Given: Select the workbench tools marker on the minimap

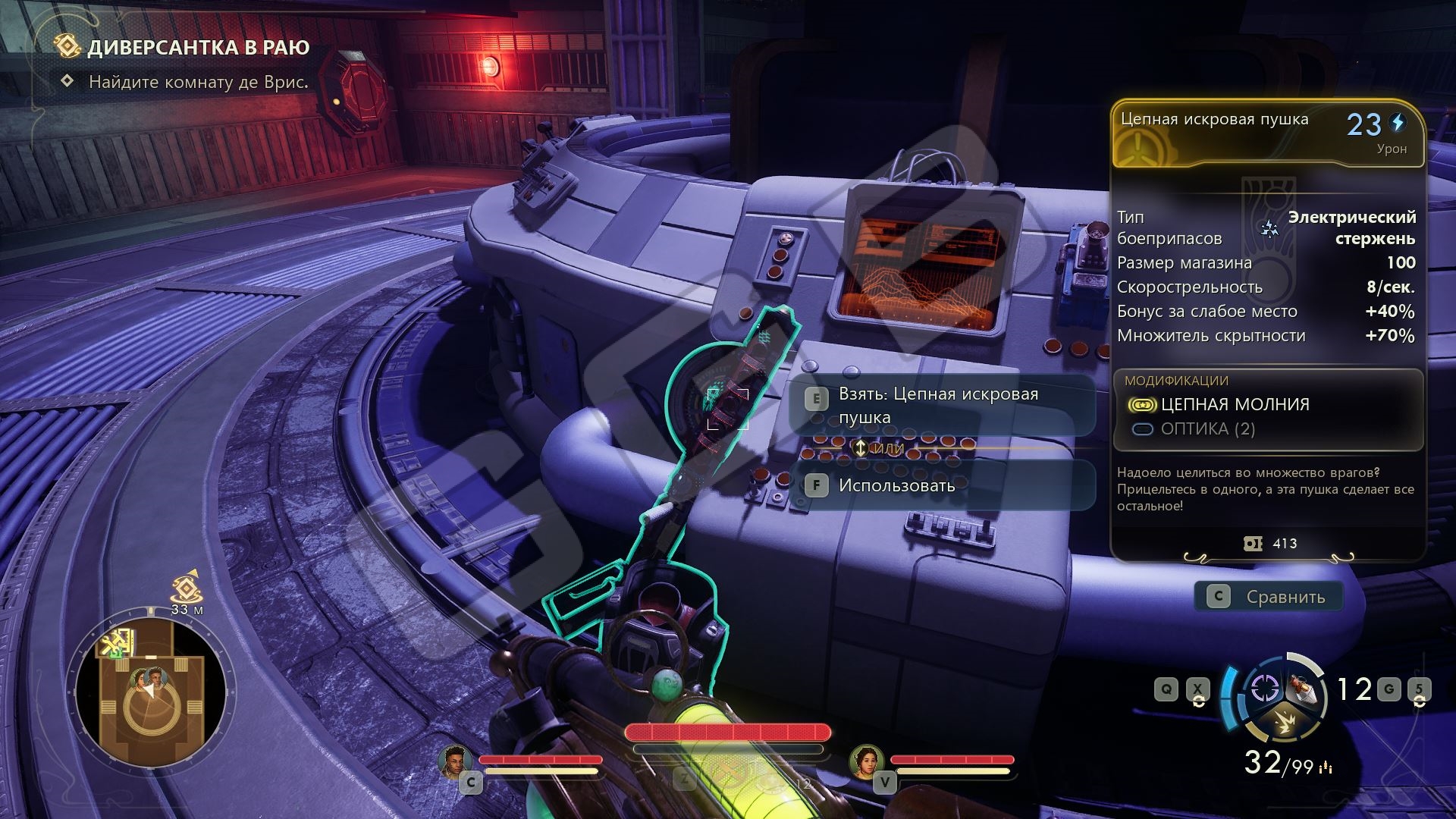Looking at the screenshot, I should tap(118, 644).
